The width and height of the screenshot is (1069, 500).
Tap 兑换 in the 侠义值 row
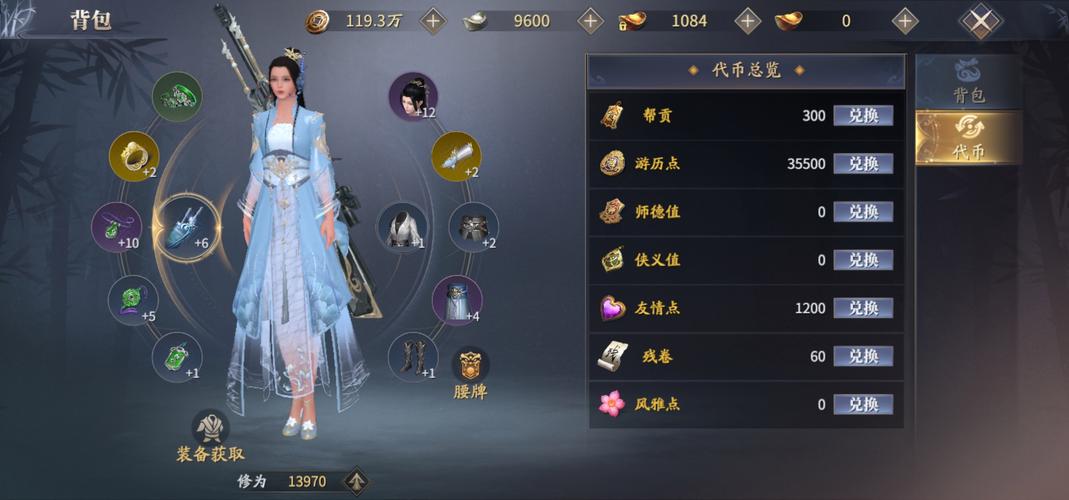(x=863, y=260)
